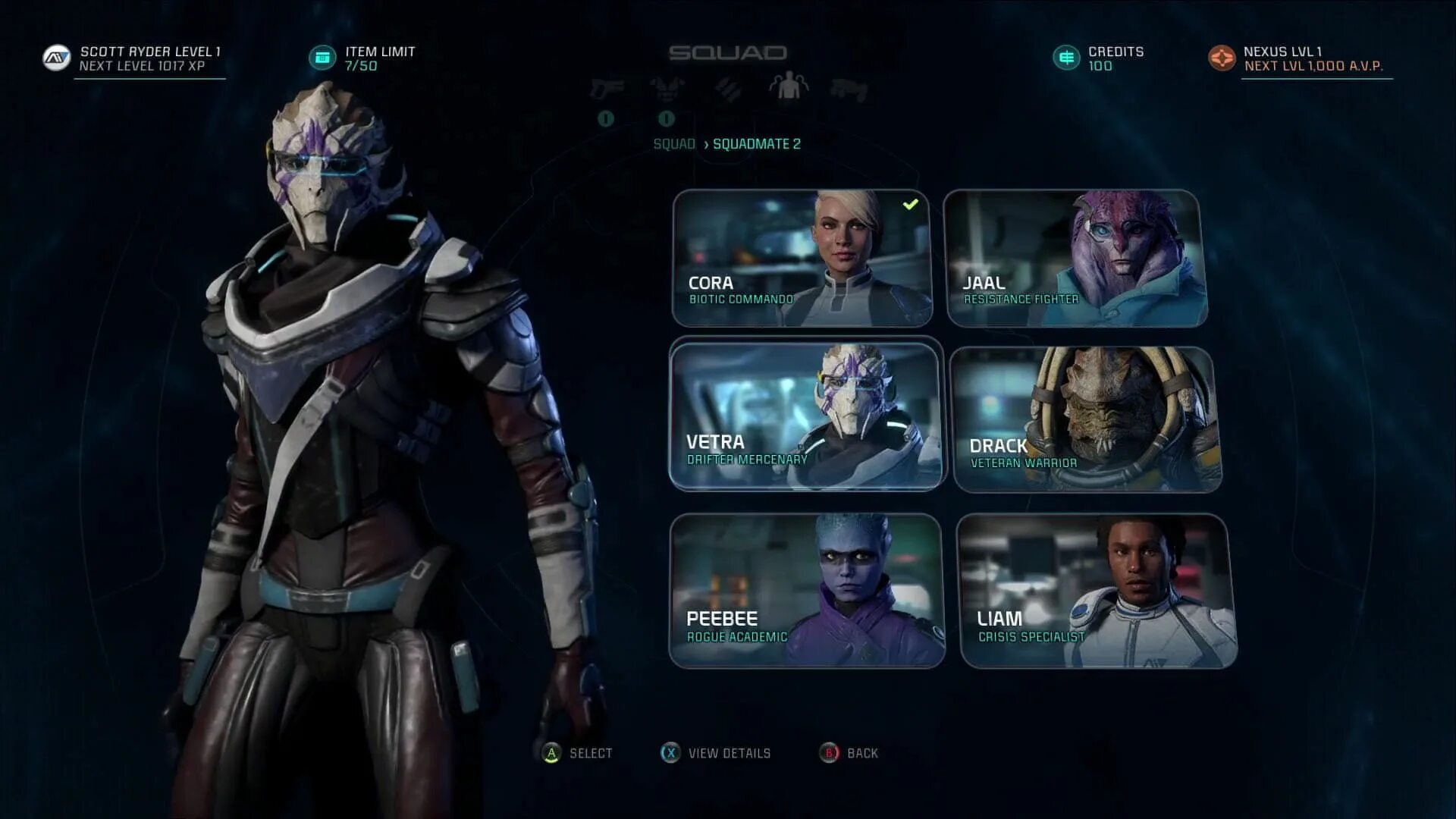Select Drack, Veteran Warrior
This screenshot has height=819, width=1456.
point(1085,419)
